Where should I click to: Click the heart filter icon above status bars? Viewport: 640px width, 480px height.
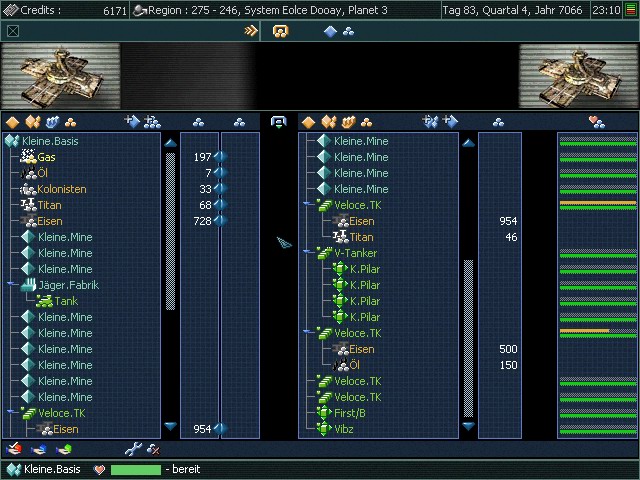[x=597, y=122]
